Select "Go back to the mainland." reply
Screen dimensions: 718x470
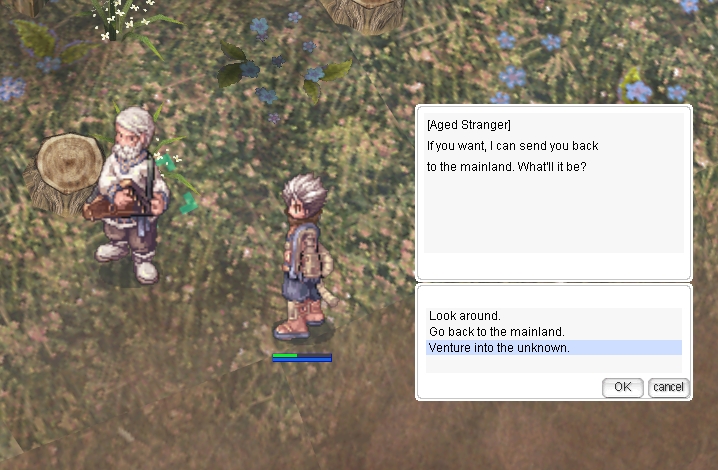[x=497, y=332]
